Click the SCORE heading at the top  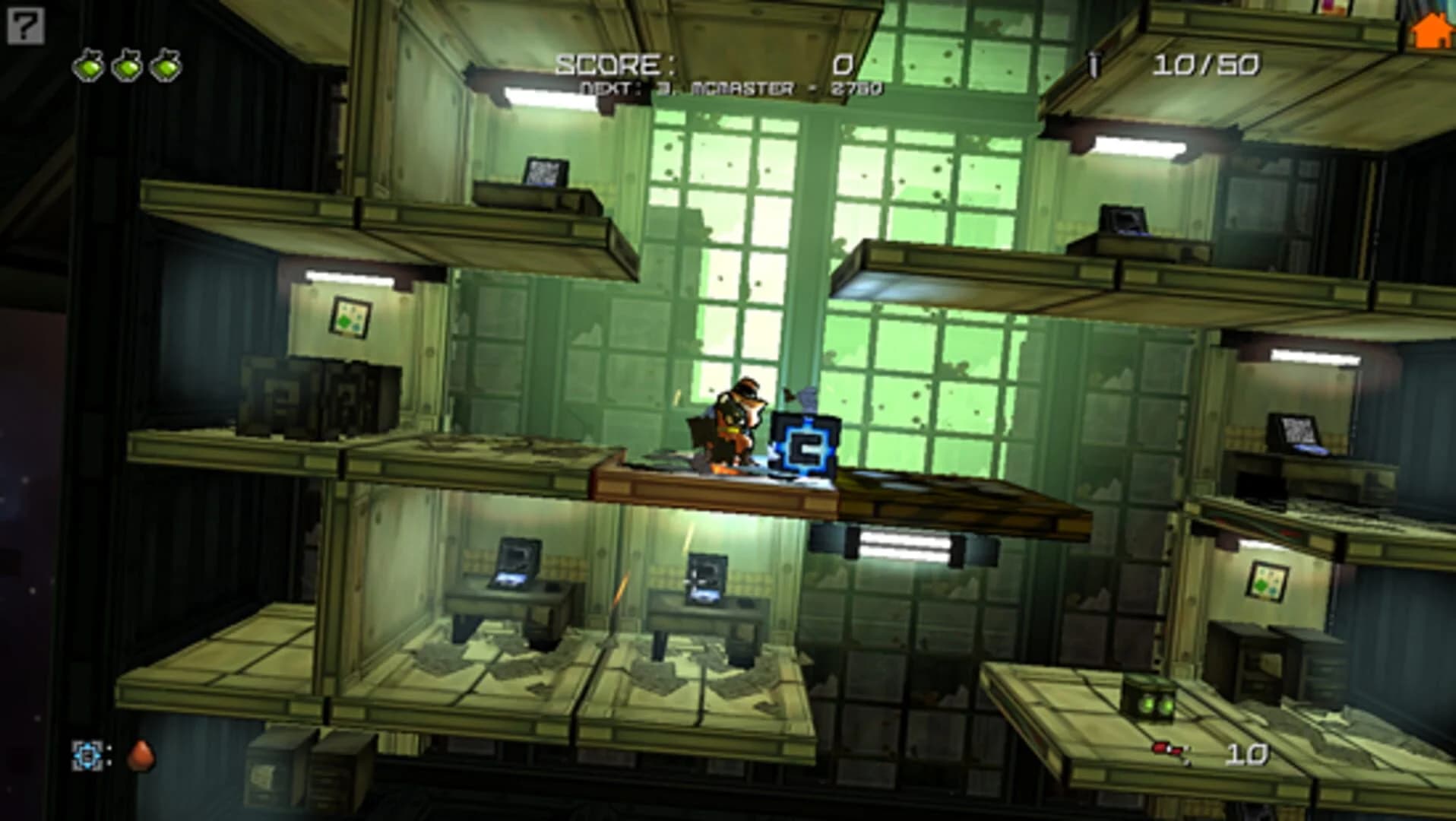click(x=616, y=64)
